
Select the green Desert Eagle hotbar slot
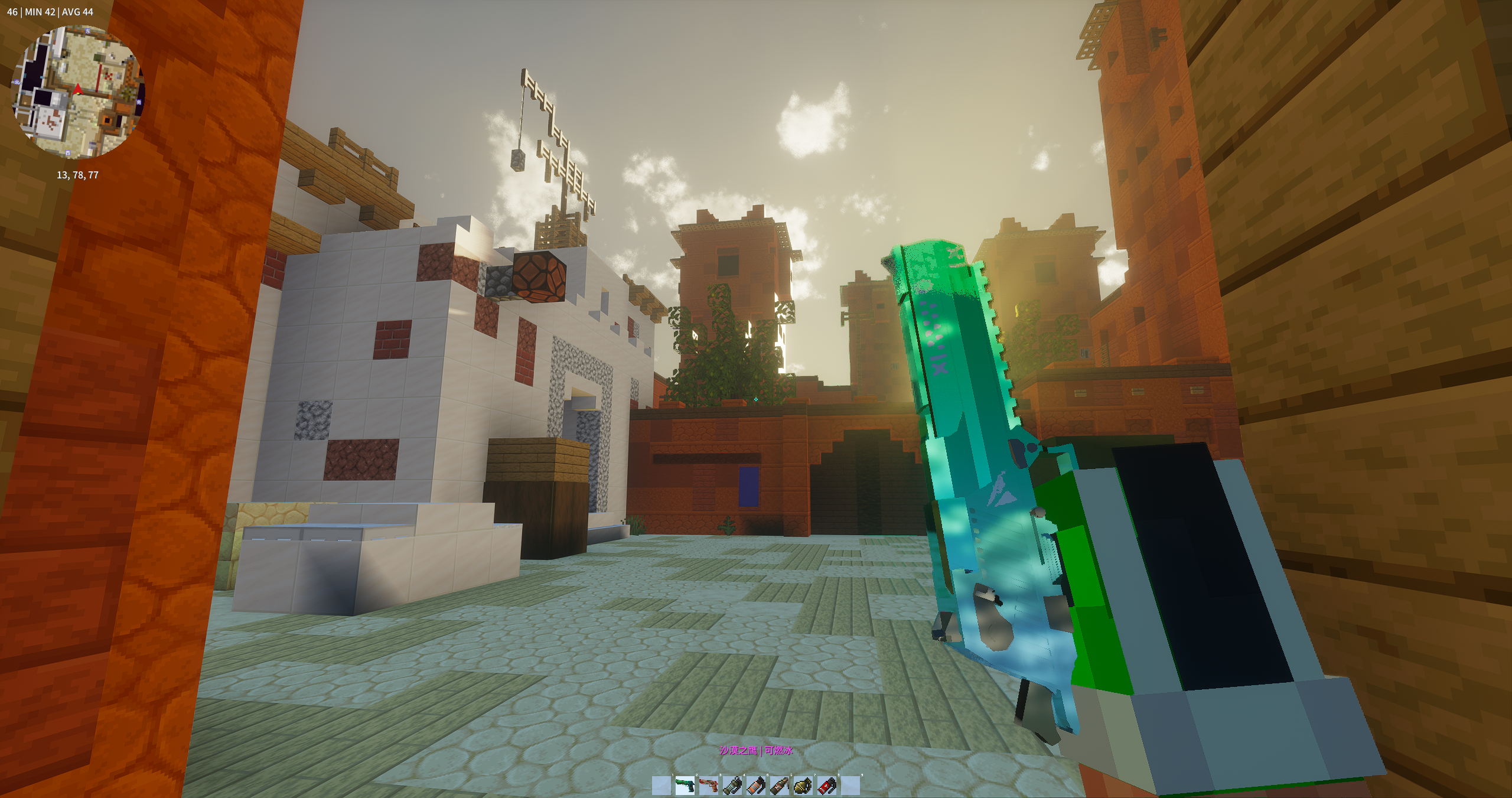coord(685,786)
